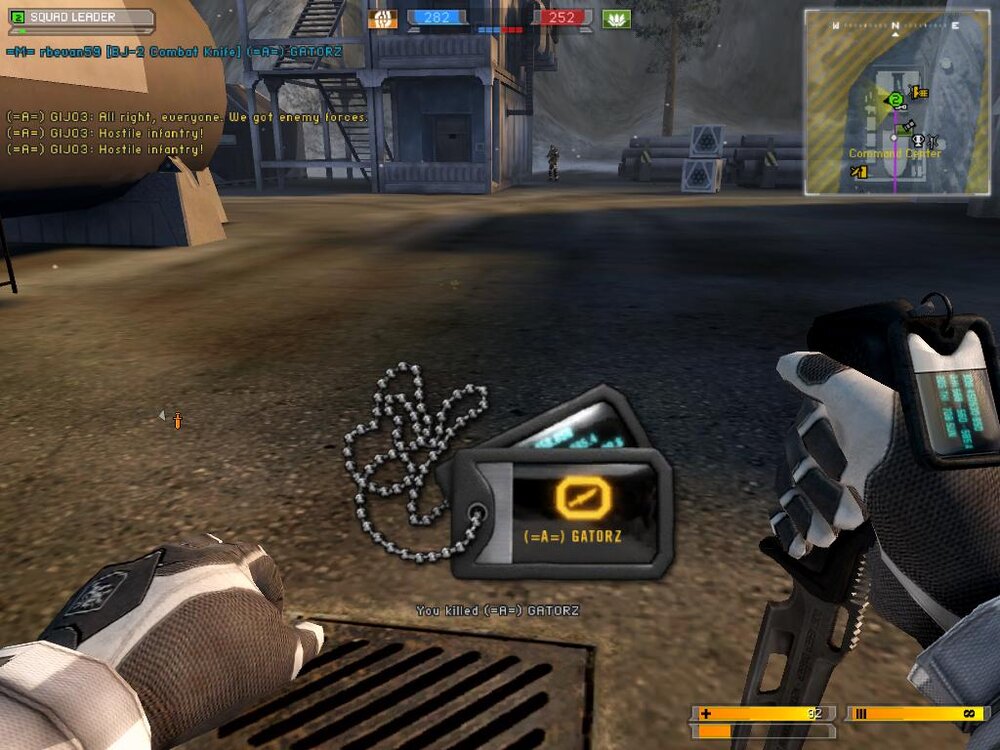1000x750 pixels.
Task: Click the green squad 2 marker on minimap
Action: pos(896,98)
